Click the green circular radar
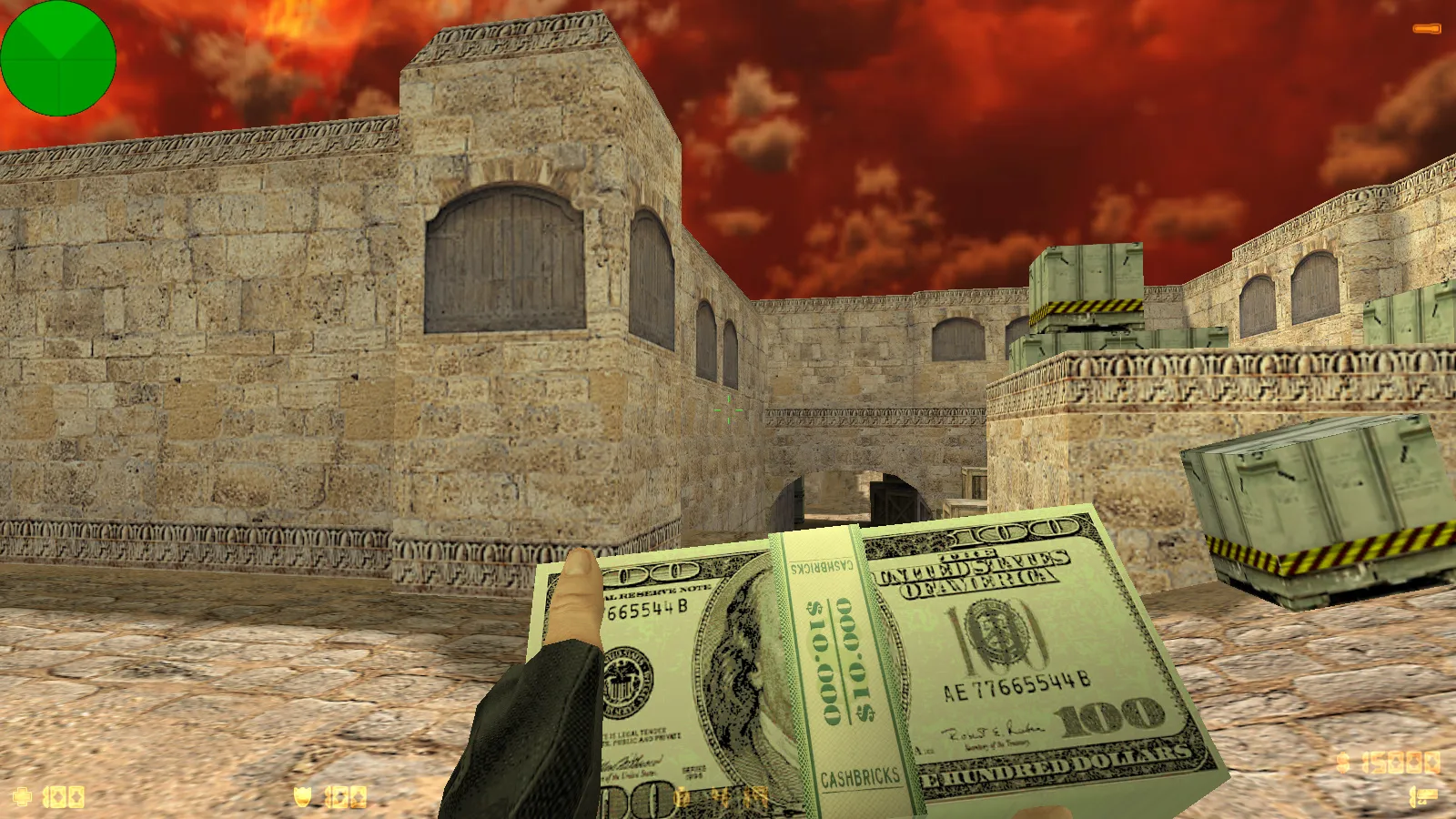The image size is (1456, 819). pyautogui.click(x=58, y=58)
